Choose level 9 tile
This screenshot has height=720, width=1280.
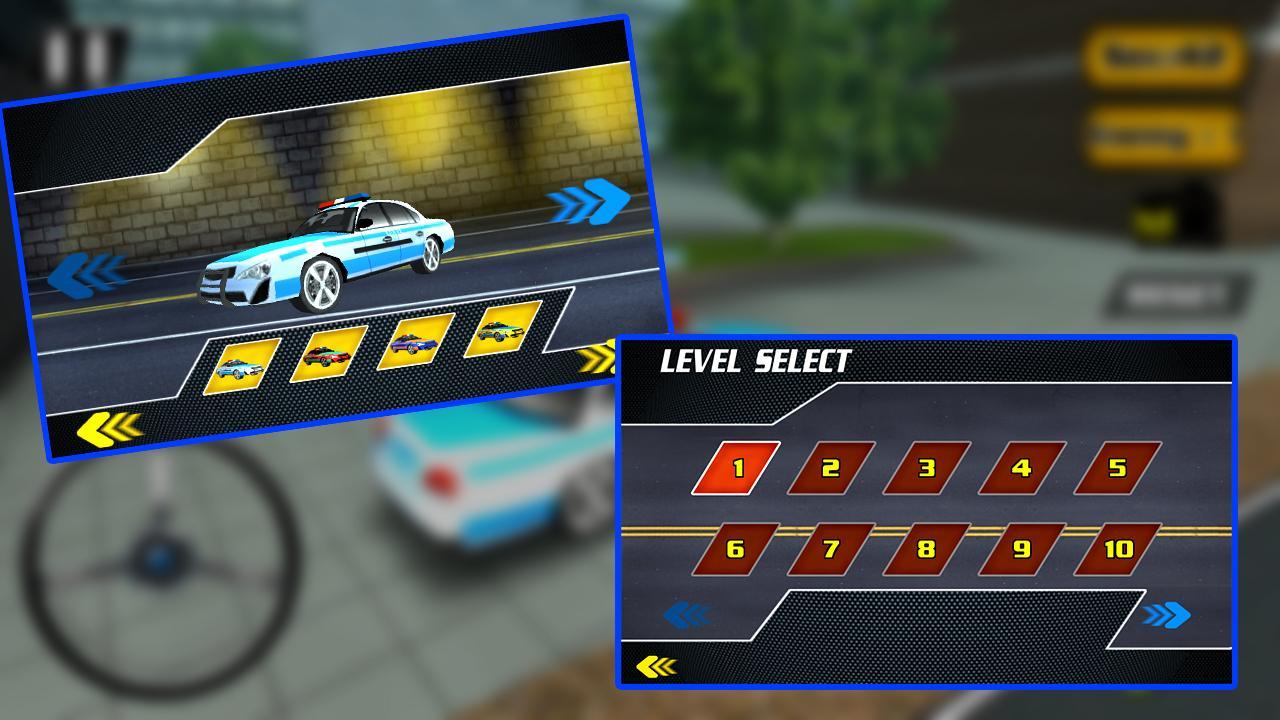[1022, 549]
